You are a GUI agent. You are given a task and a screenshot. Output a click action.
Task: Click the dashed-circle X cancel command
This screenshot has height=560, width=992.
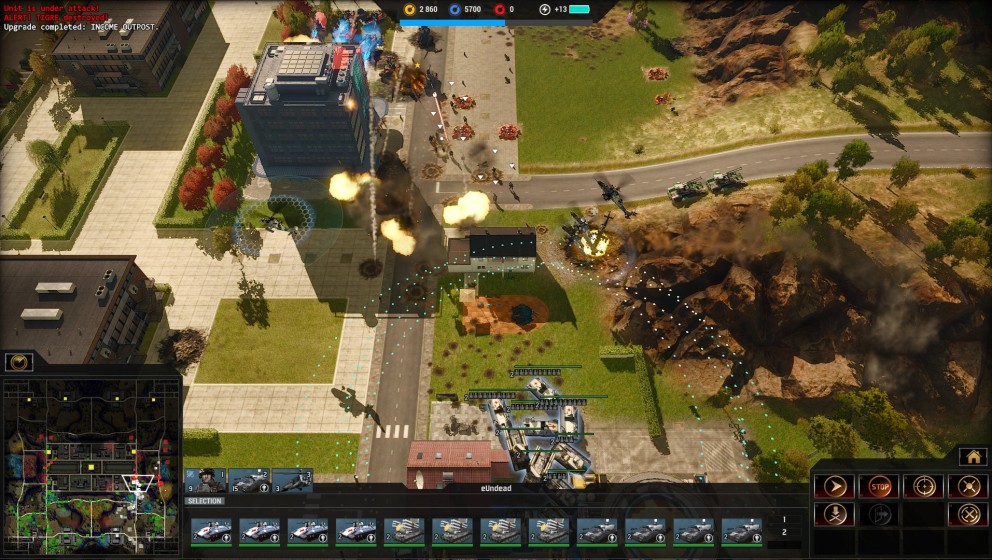(x=967, y=514)
